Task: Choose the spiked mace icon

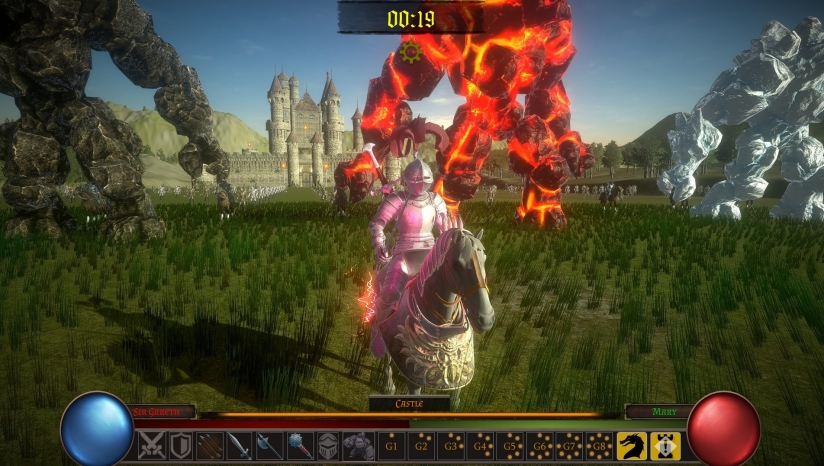Action: 300,446
